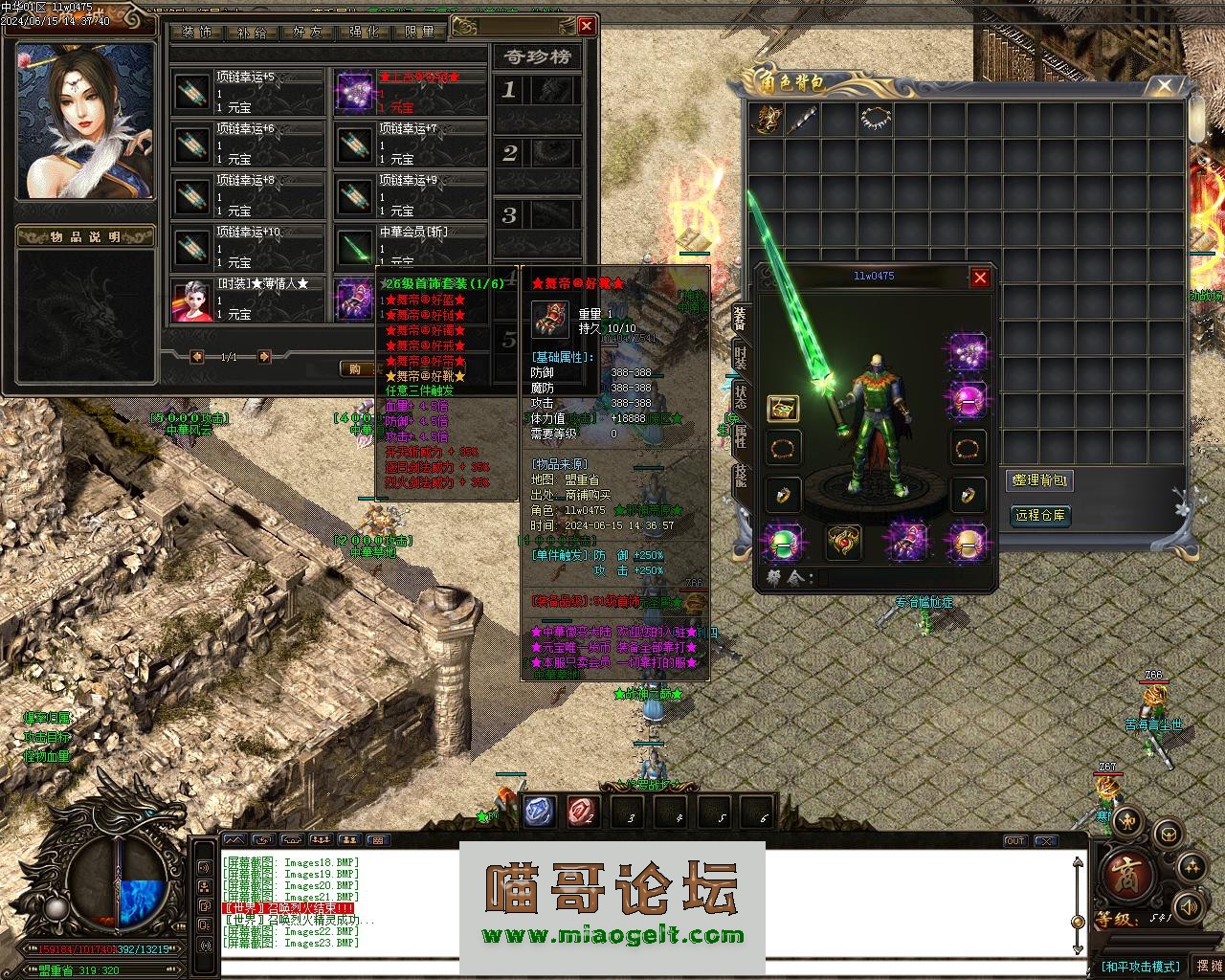1225x980 pixels.
Task: Select the 项链幸运+5 shop item
Action: click(249, 92)
